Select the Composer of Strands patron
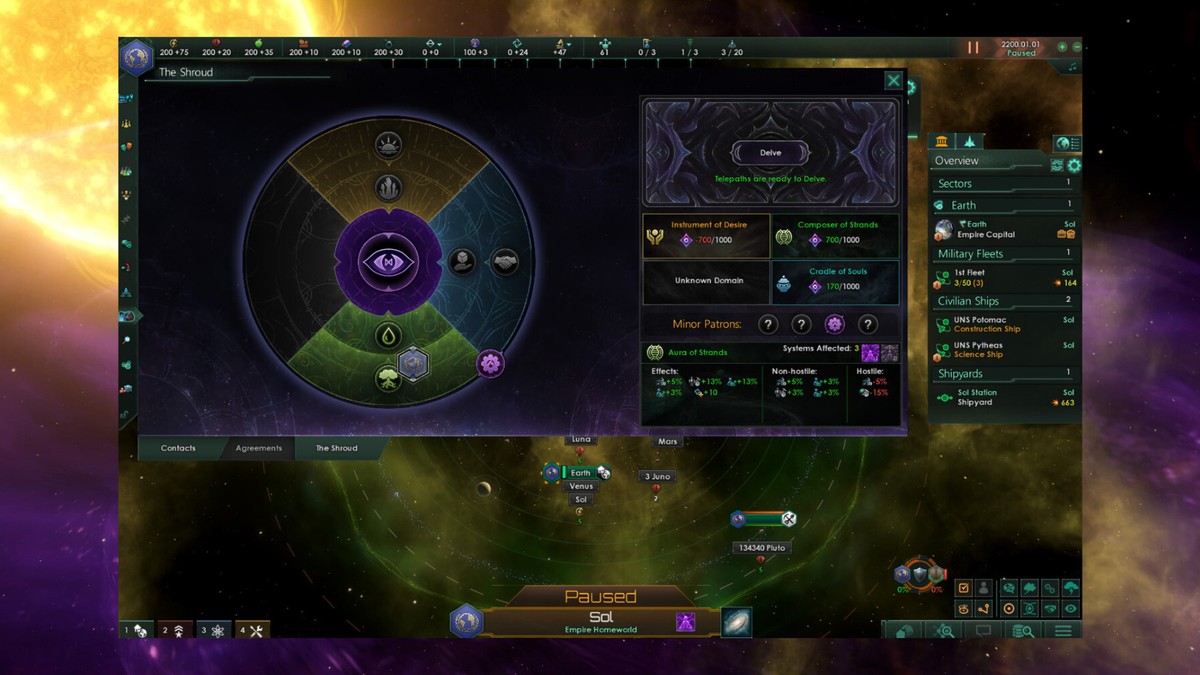Screen dimensions: 1200x675 835,234
